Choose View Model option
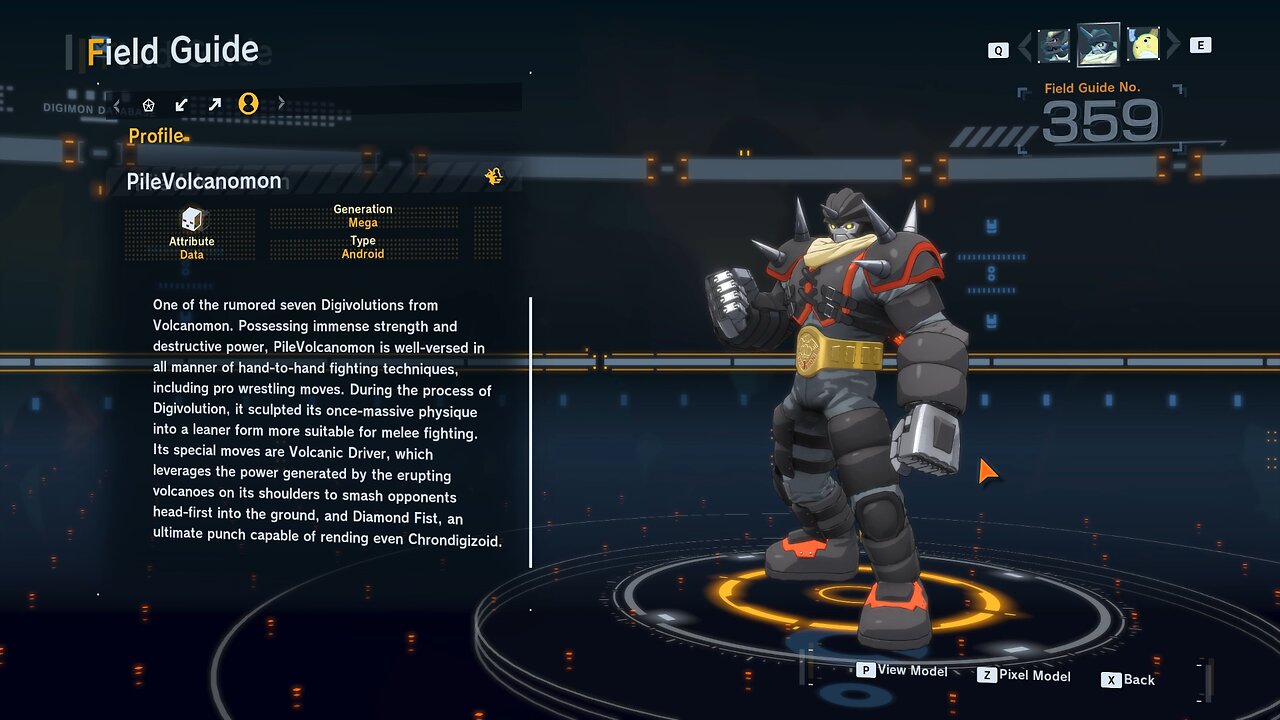1280x720 pixels. [902, 671]
